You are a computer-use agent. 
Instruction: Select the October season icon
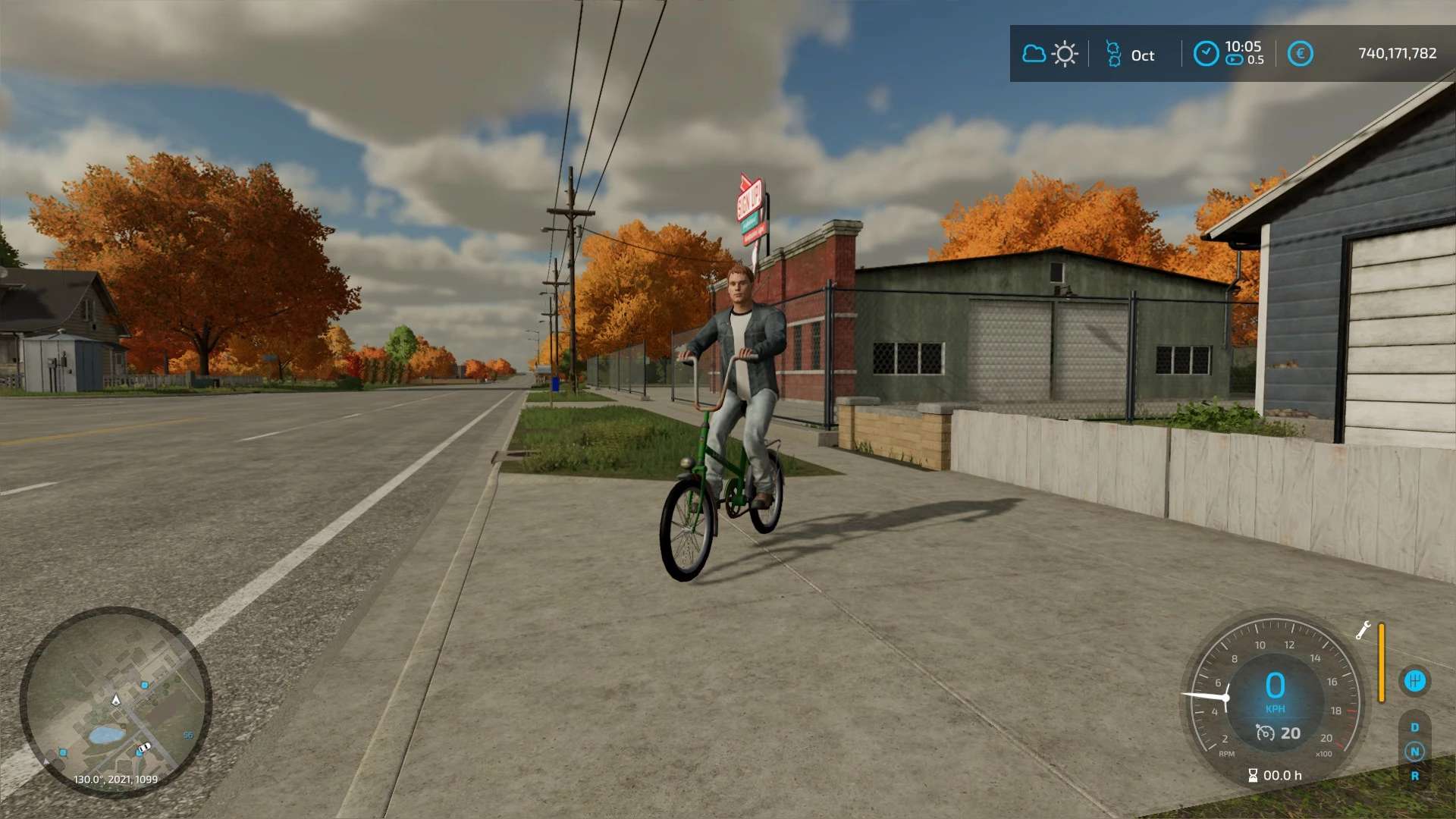(1113, 55)
